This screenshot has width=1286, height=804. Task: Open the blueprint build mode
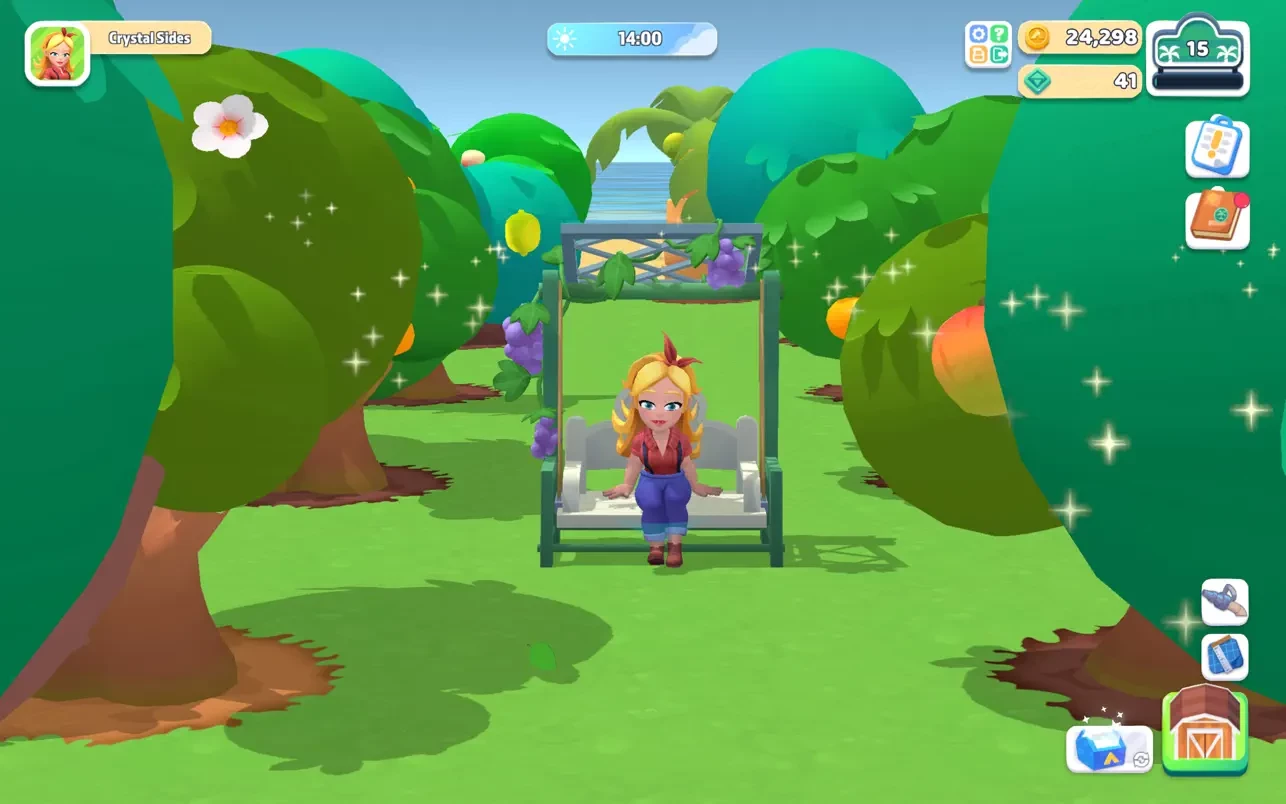pos(1224,657)
